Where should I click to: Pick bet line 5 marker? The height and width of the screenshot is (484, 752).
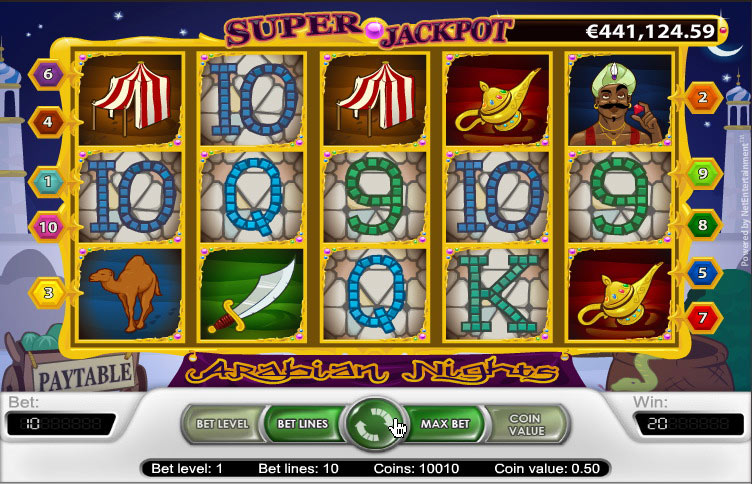703,272
